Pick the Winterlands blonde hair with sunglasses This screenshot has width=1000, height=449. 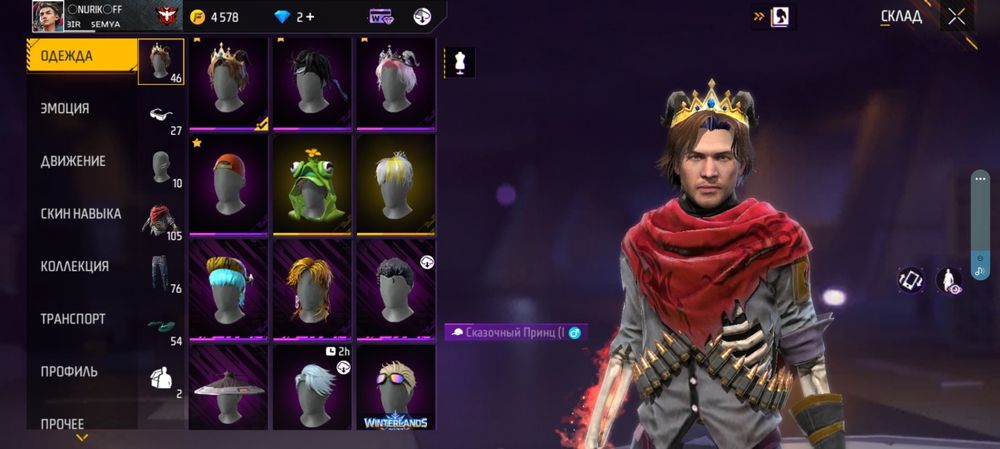(x=395, y=388)
